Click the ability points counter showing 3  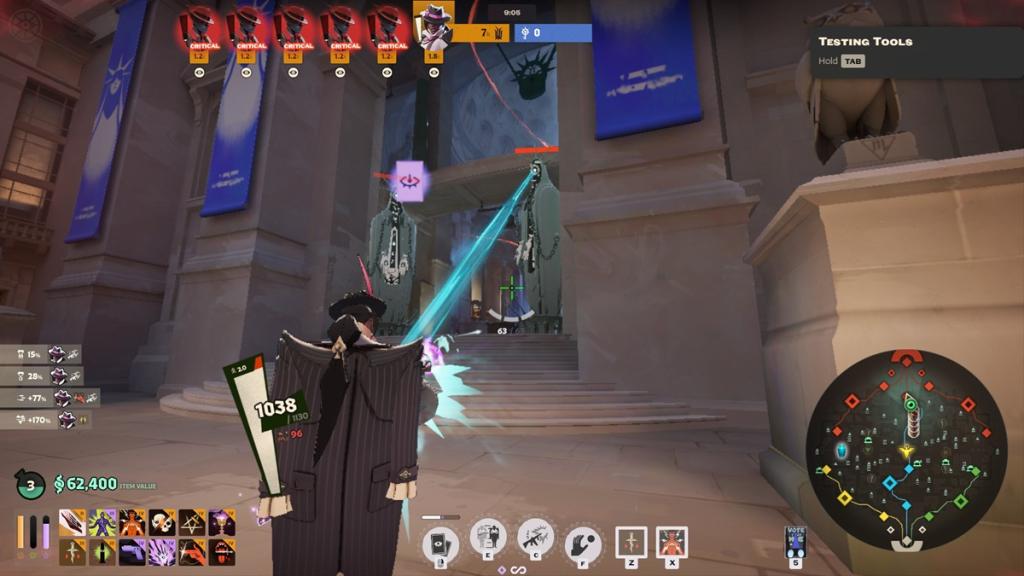tap(30, 486)
